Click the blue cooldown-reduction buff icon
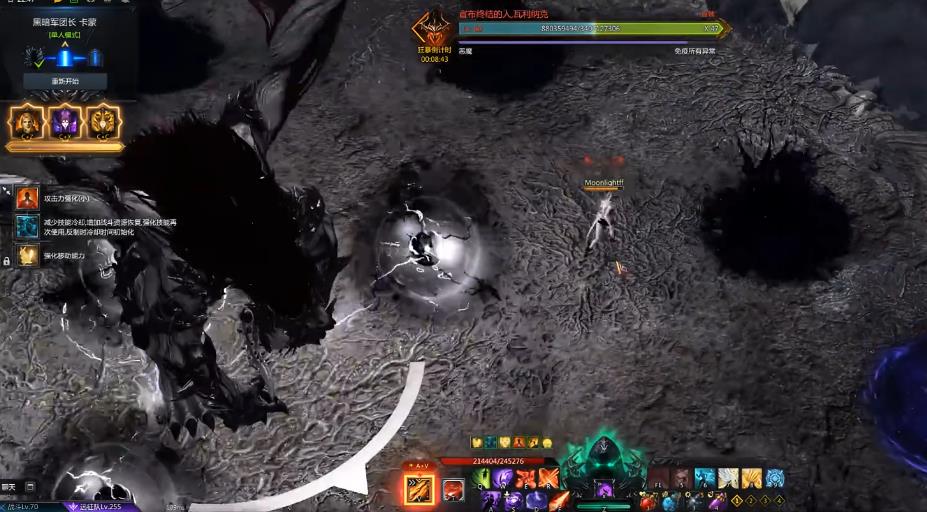This screenshot has width=927, height=512. point(27,226)
